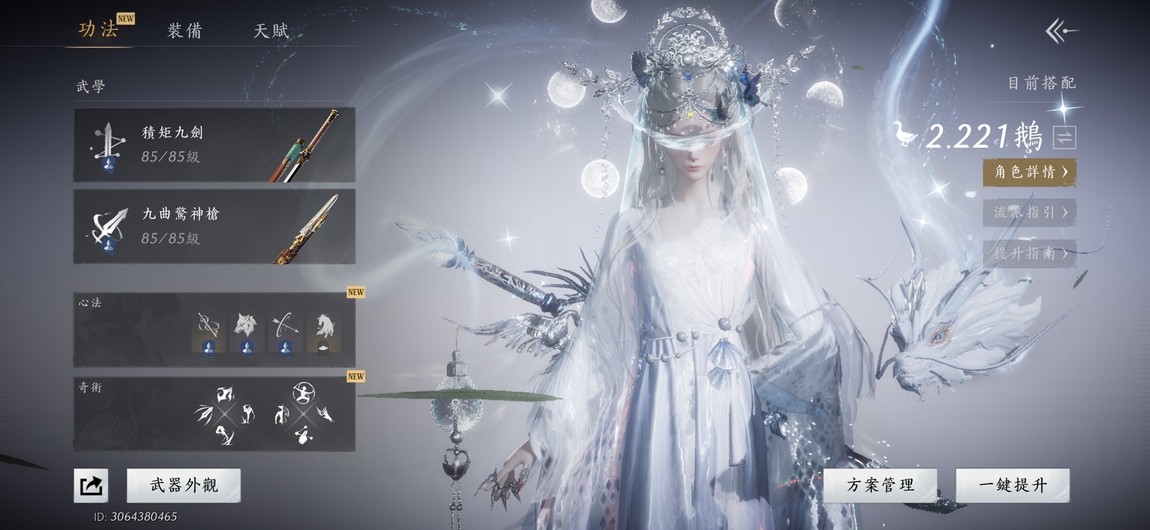Activate the 一鍵提升 one-click upgrade
1150x530 pixels.
coord(1012,486)
